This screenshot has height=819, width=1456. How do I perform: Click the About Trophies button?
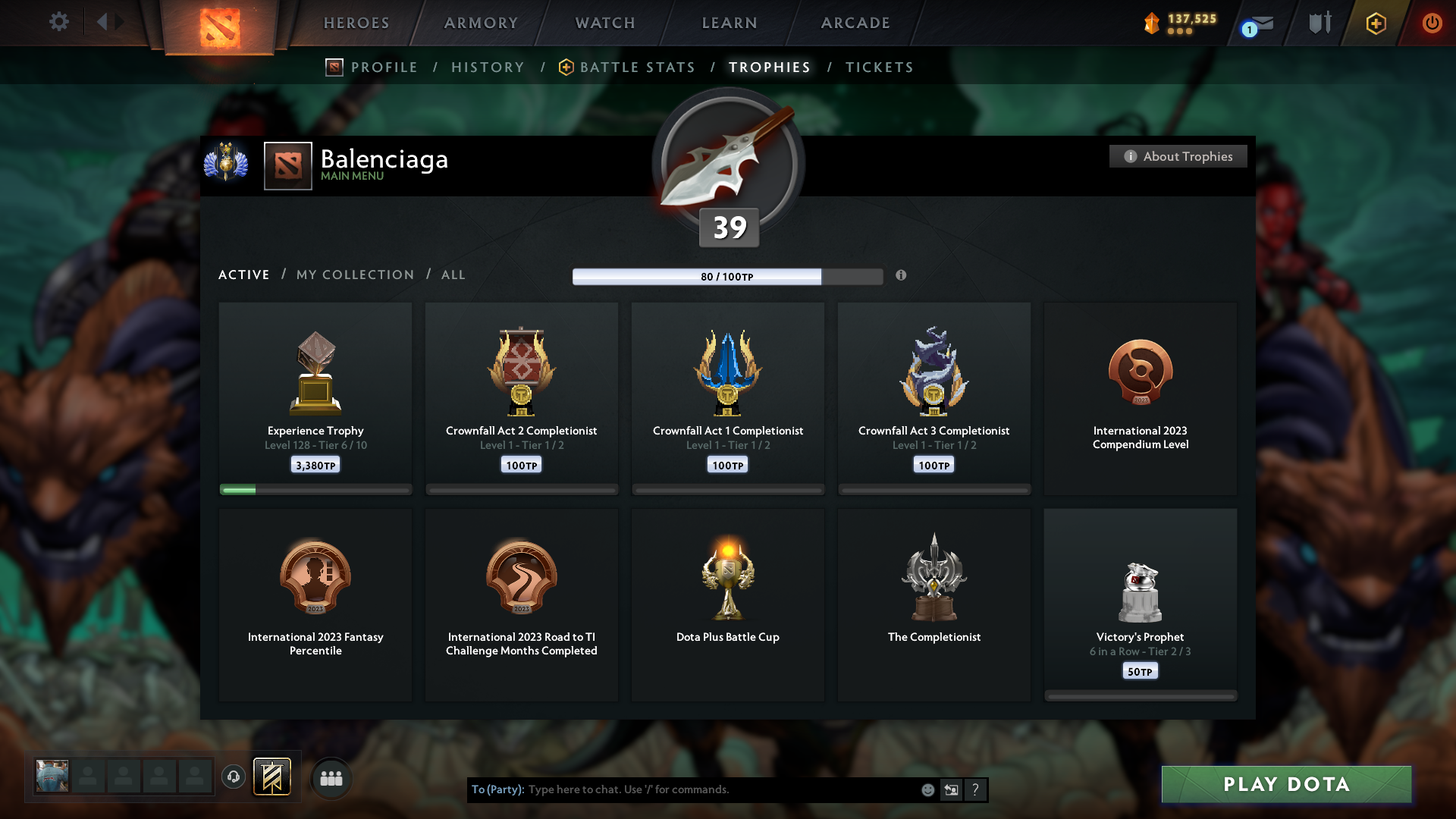pyautogui.click(x=1178, y=156)
